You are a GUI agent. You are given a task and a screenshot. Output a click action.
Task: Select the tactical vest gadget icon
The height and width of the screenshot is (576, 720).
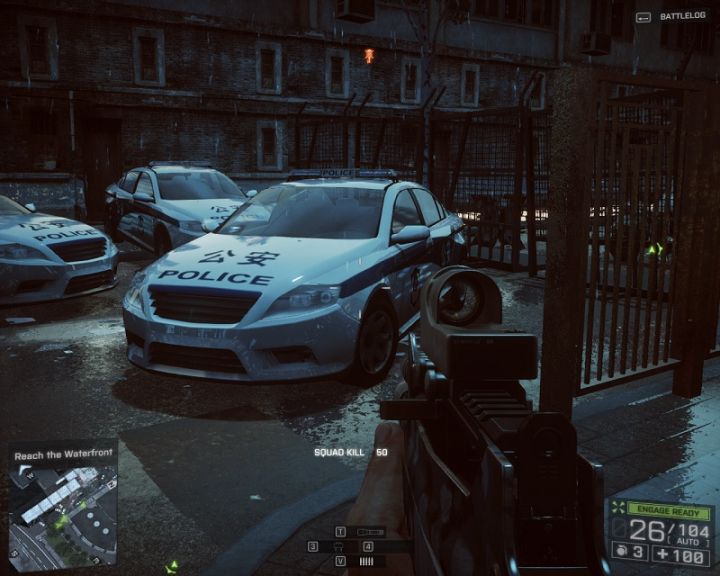pos(340,547)
